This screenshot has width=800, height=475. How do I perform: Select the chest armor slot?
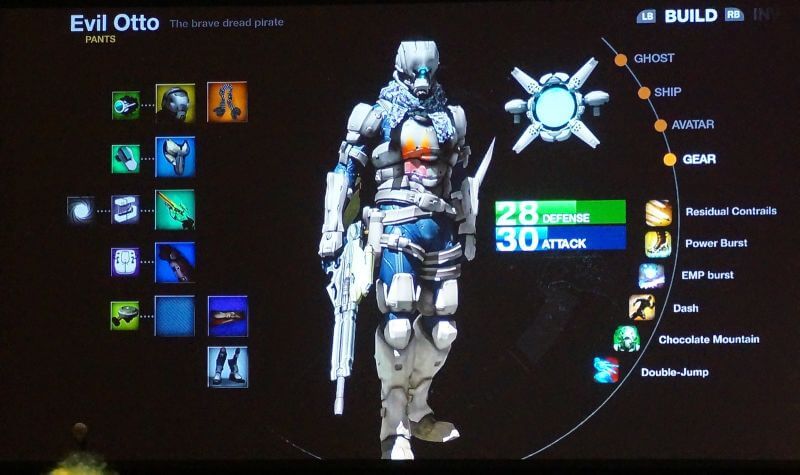(175, 157)
